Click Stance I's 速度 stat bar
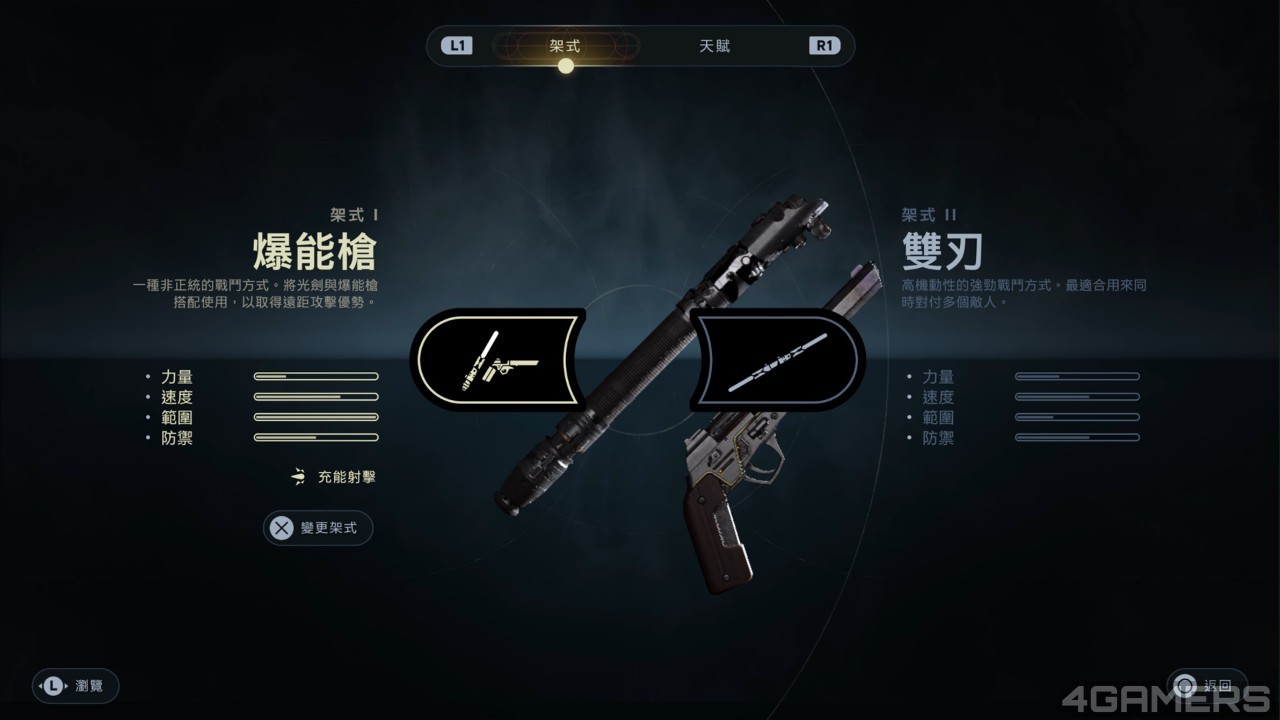The image size is (1280, 720). tap(316, 397)
